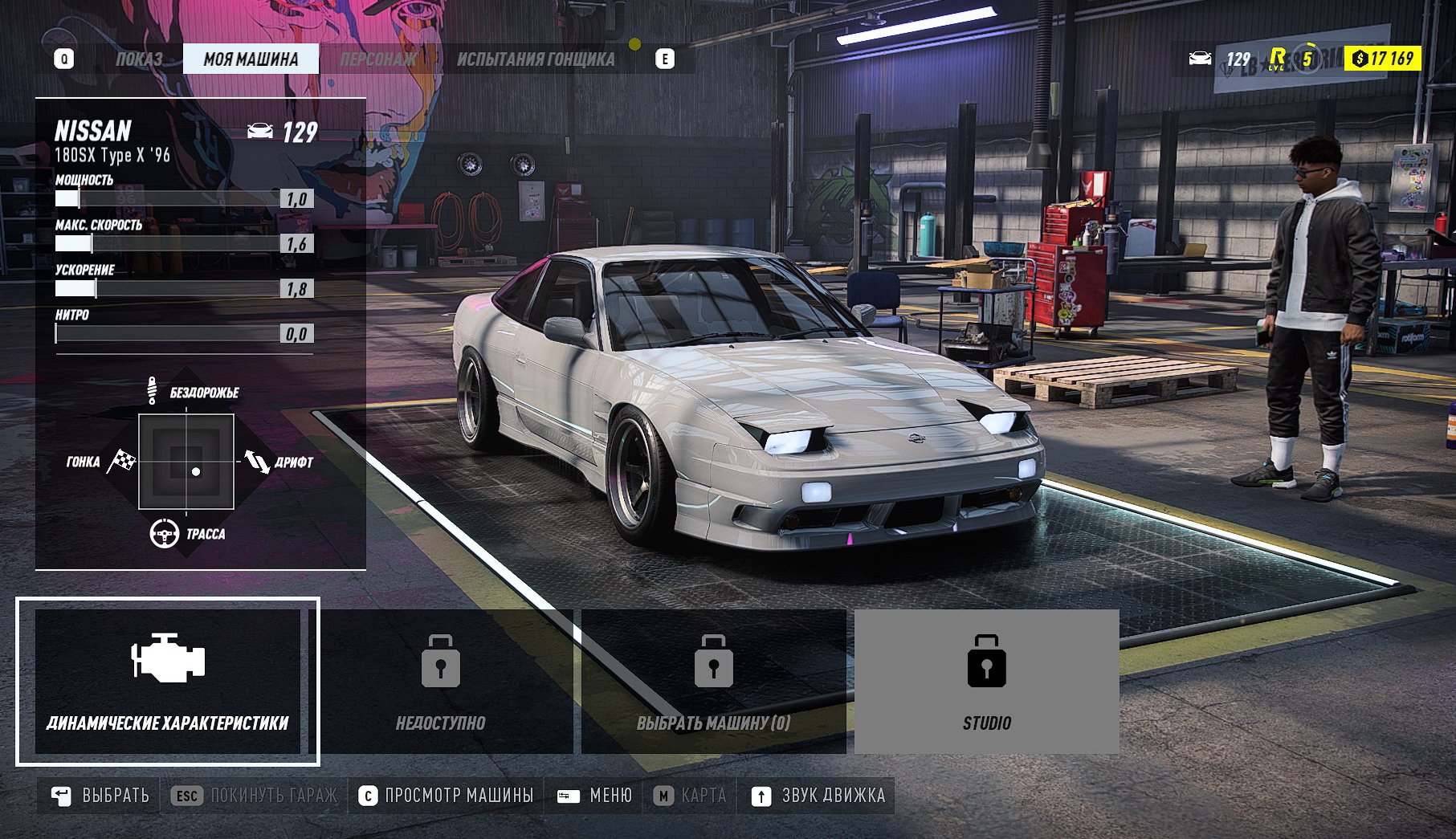Activate ПРОСМОТР МАШИНЫ car view
Screen dimensions: 1456x839
coord(446,796)
